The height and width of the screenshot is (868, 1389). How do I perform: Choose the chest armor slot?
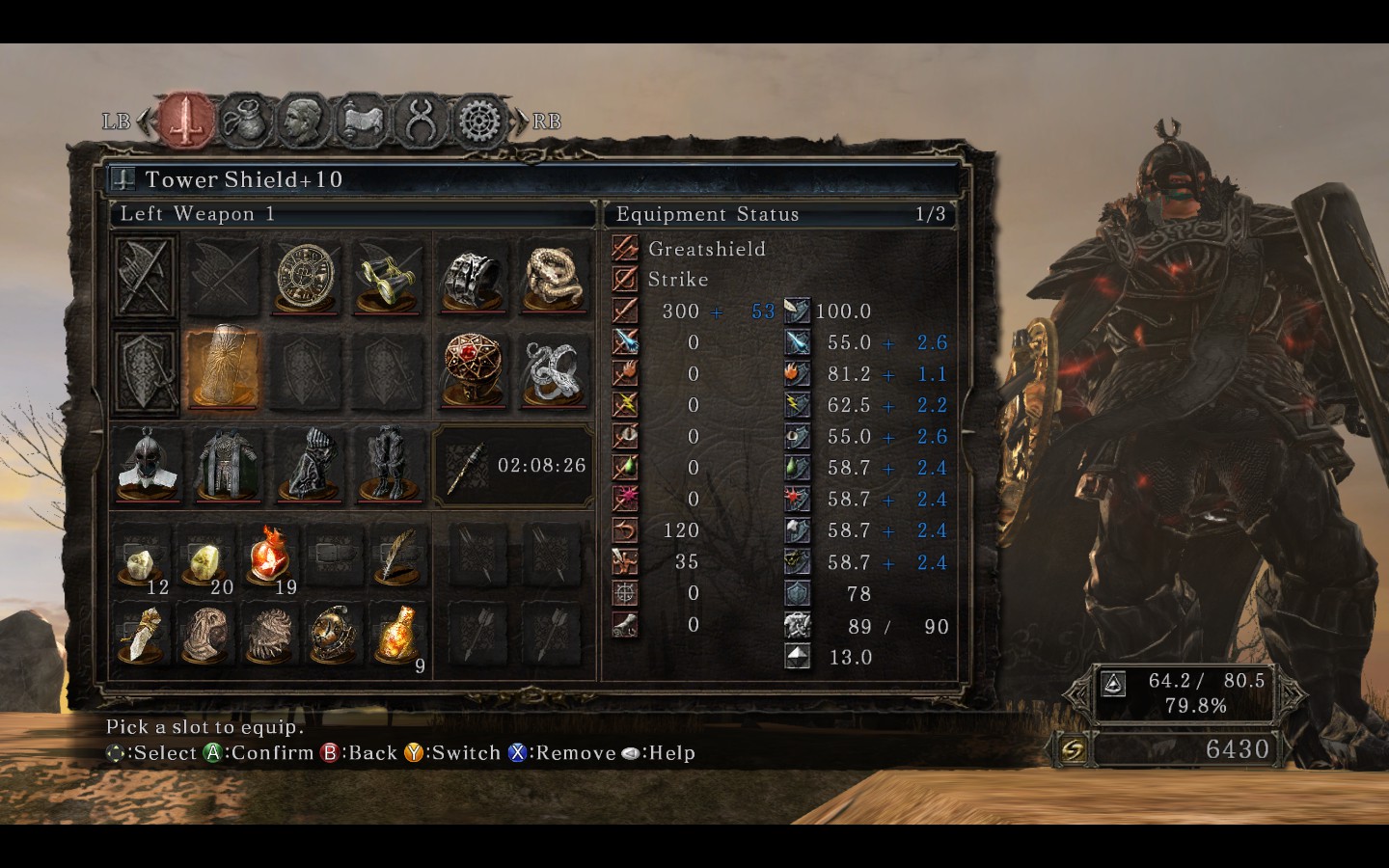(228, 464)
